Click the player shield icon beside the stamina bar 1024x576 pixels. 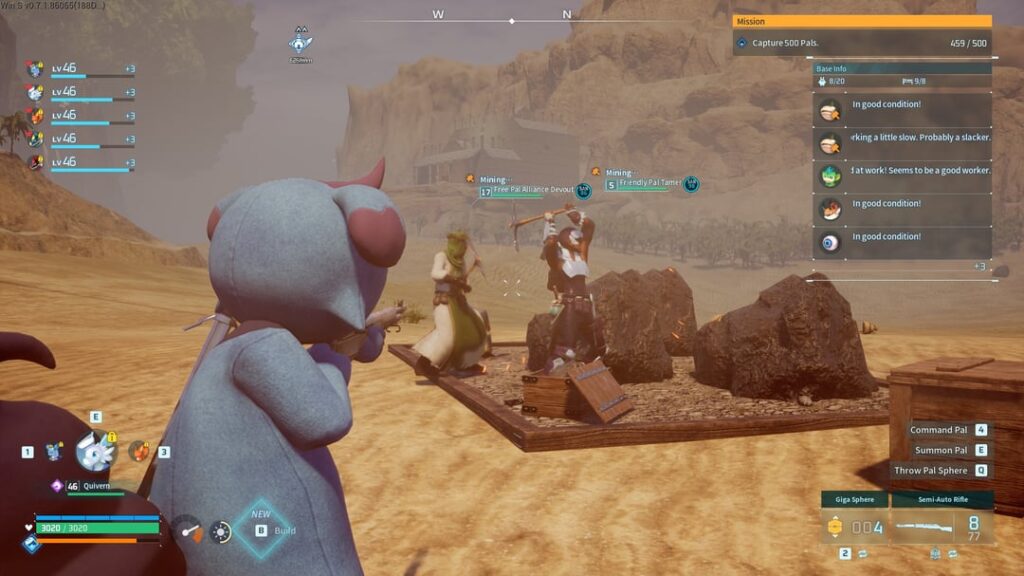(x=32, y=543)
